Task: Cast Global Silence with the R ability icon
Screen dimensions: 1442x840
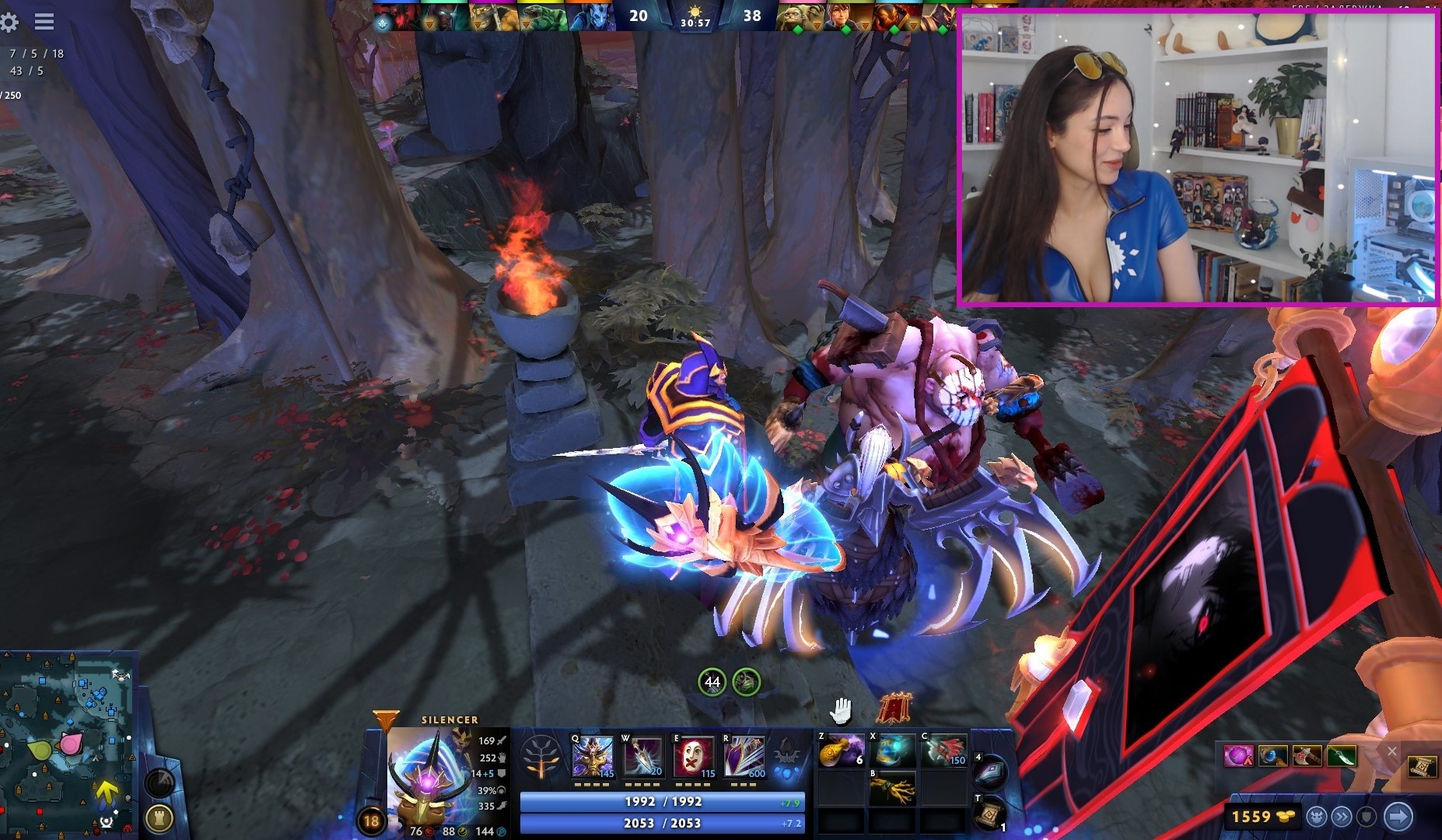Action: pos(744,756)
